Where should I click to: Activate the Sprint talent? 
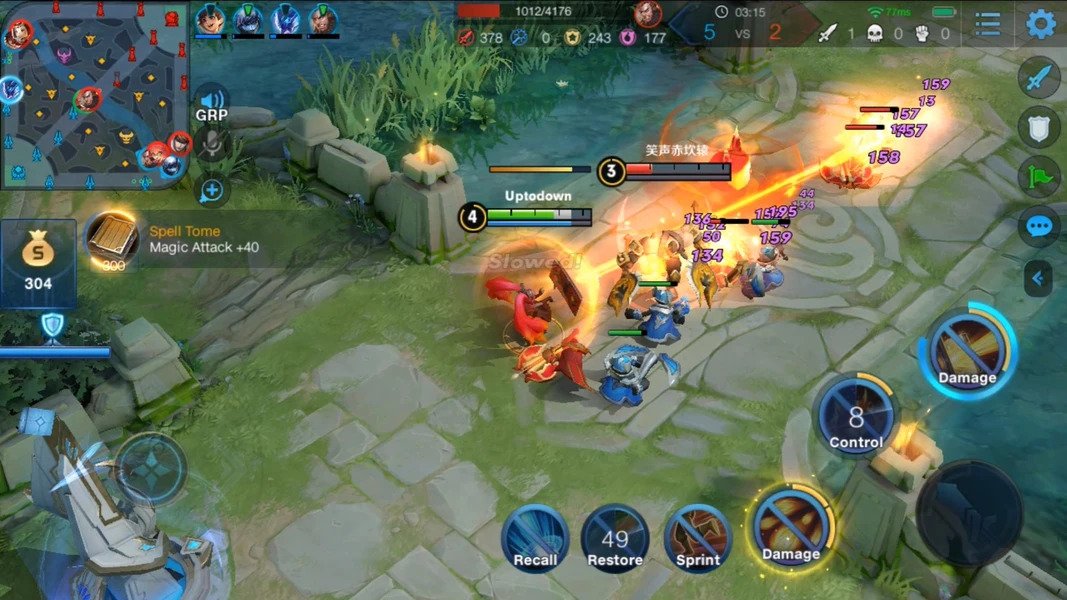point(698,538)
